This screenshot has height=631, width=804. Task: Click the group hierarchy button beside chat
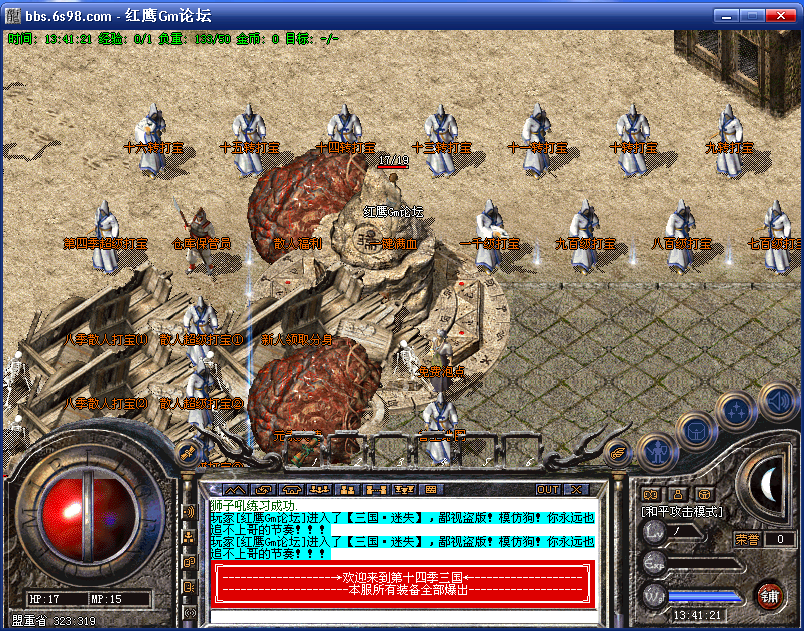pyautogui.click(x=190, y=537)
